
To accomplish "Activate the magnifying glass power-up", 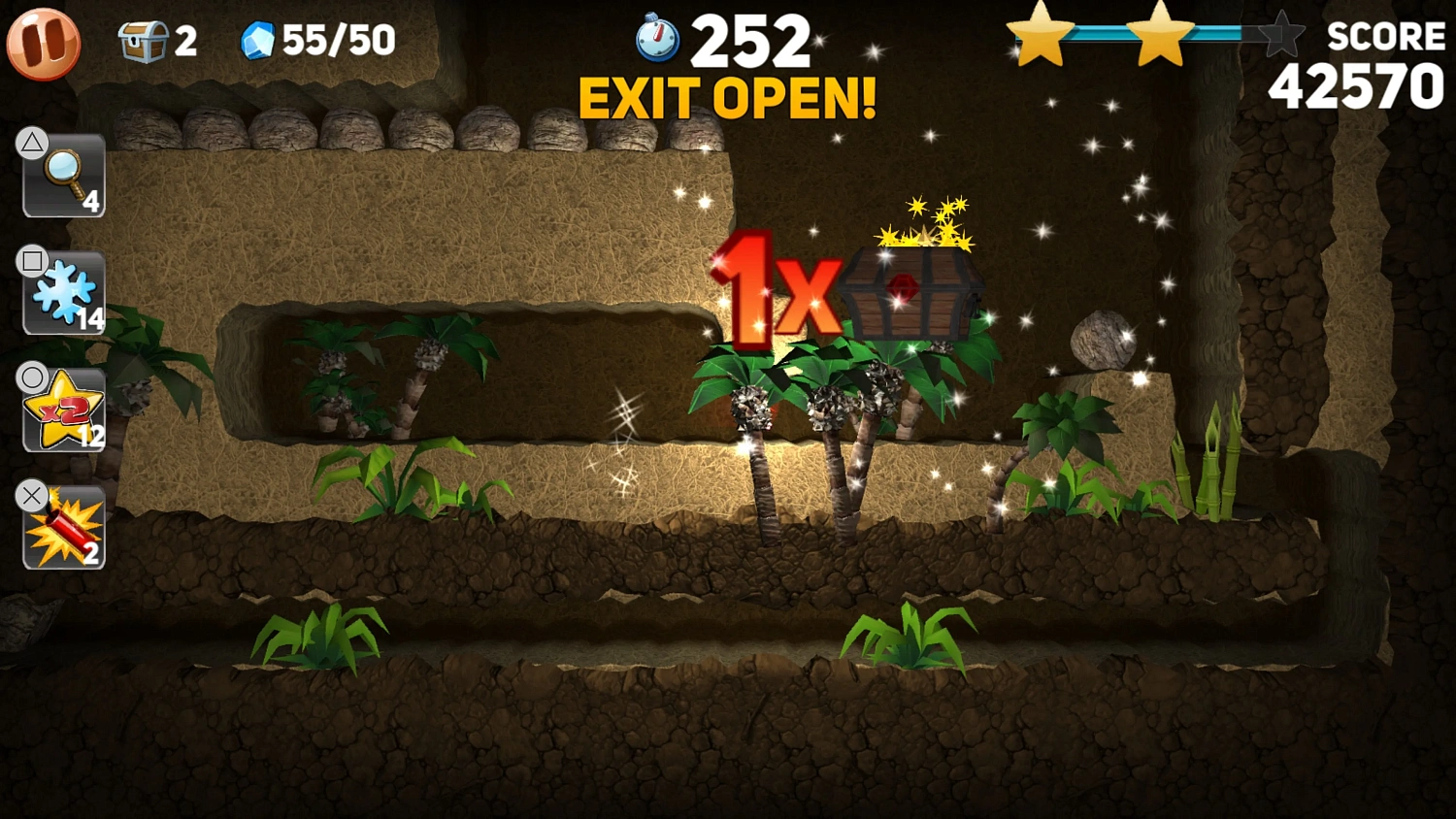I will 62,177.
